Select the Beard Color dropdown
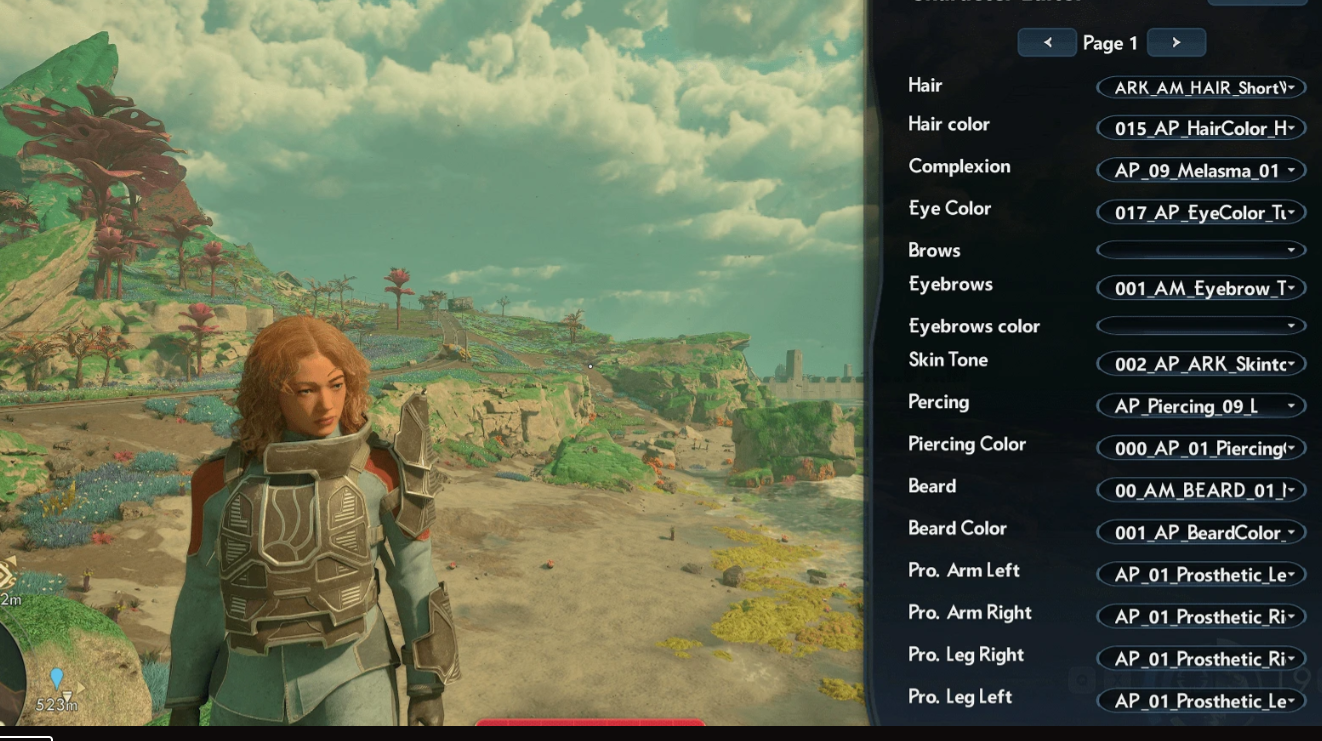1322x741 pixels. pyautogui.click(x=1201, y=532)
